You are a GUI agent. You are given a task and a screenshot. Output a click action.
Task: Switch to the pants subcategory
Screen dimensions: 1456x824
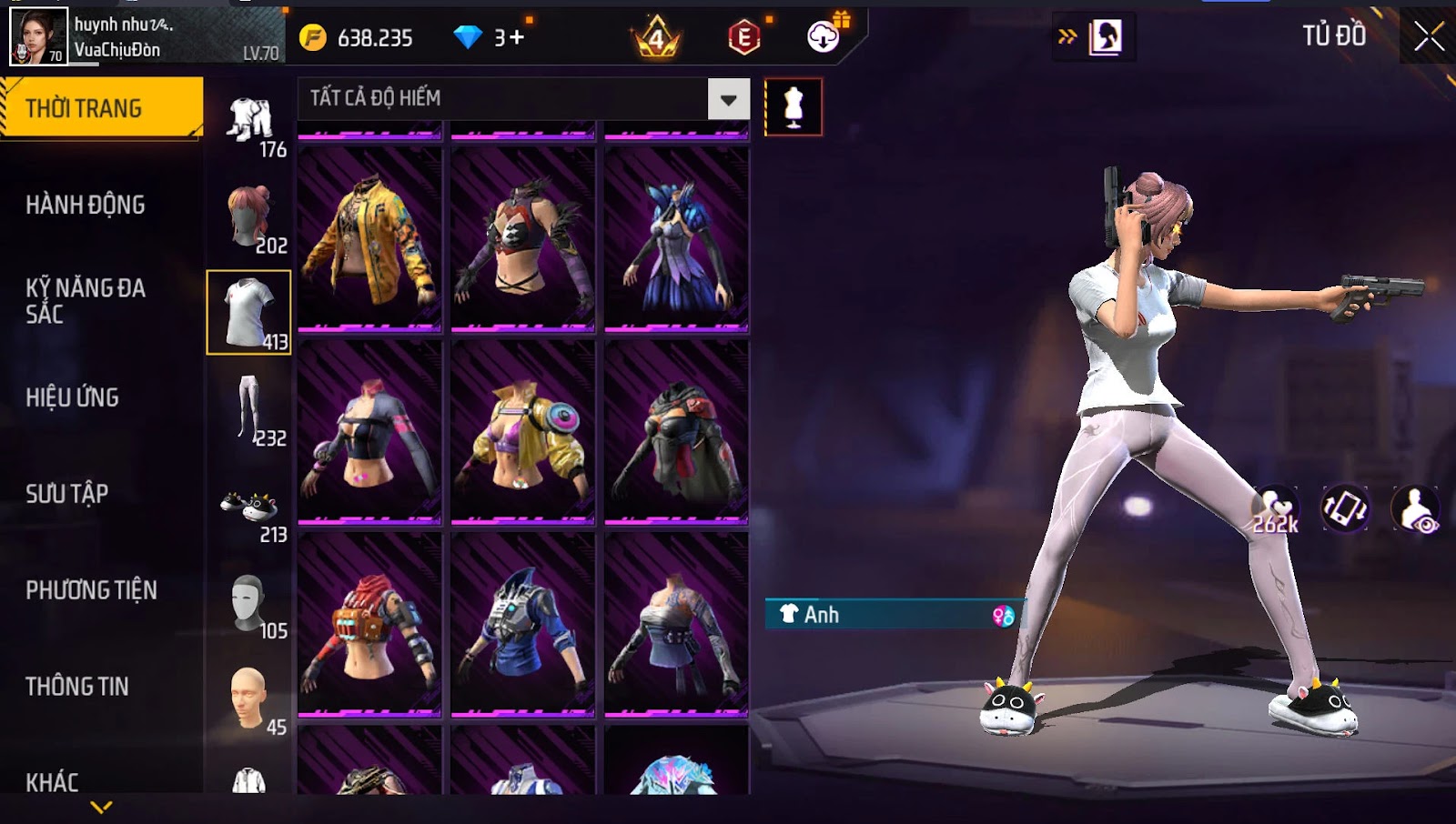click(x=248, y=409)
